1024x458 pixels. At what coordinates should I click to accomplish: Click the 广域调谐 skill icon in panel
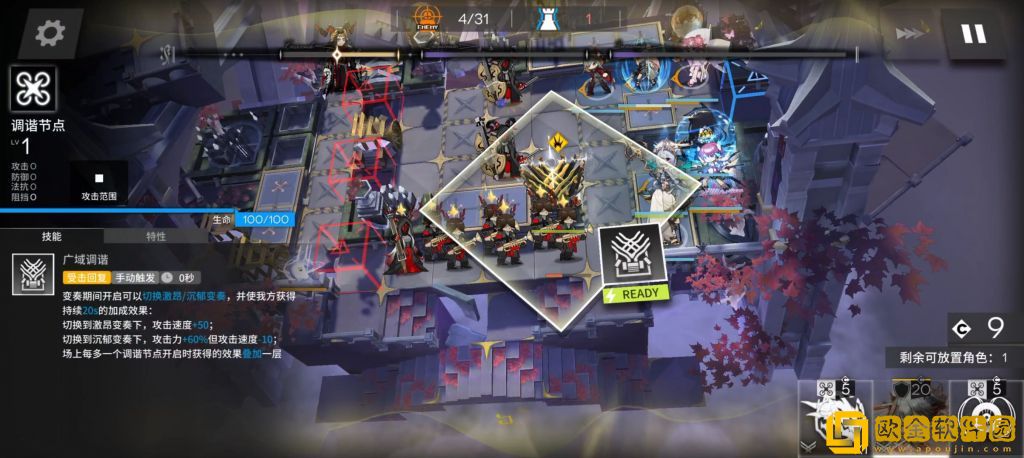click(32, 274)
